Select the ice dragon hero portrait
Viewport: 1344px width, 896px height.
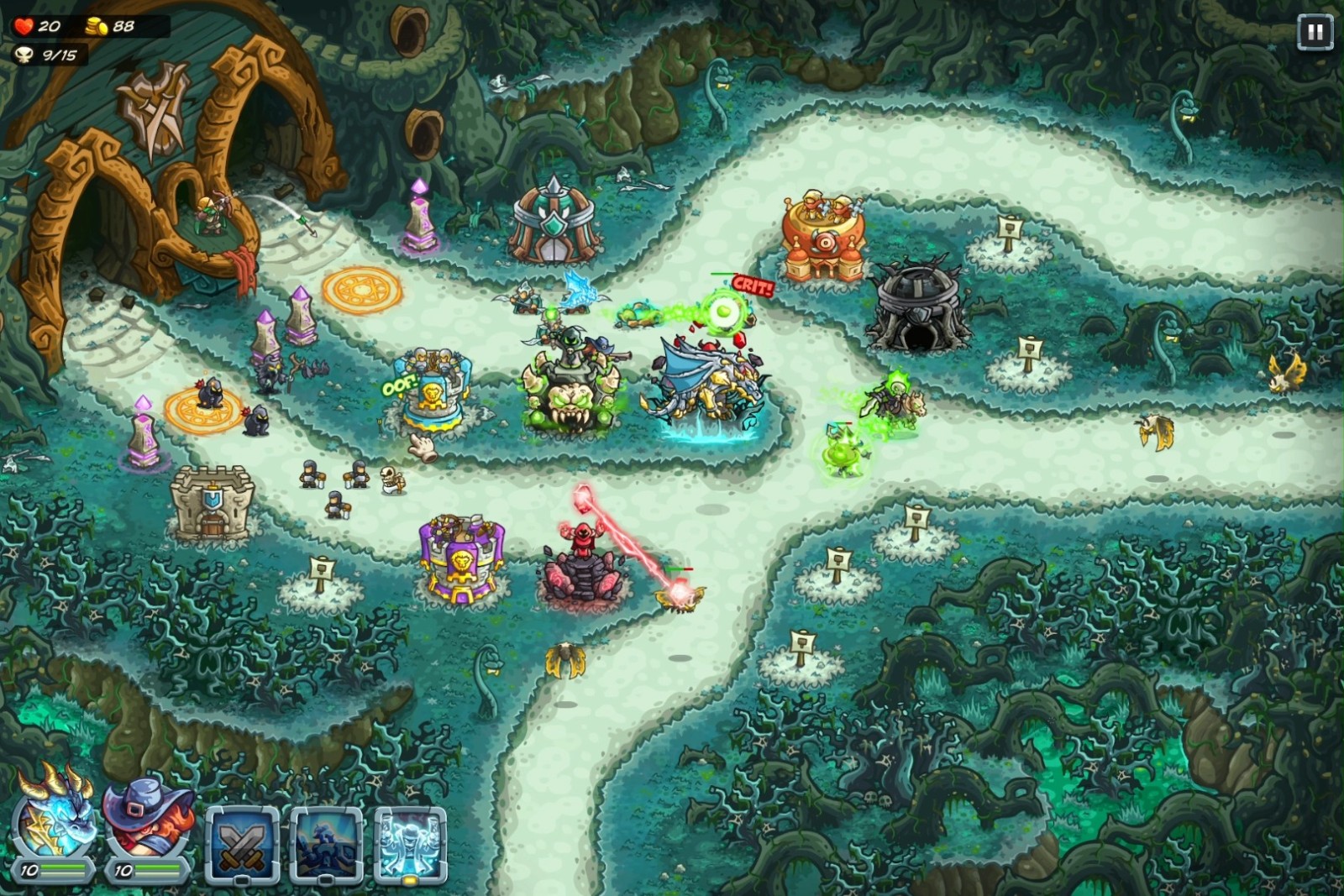click(54, 817)
